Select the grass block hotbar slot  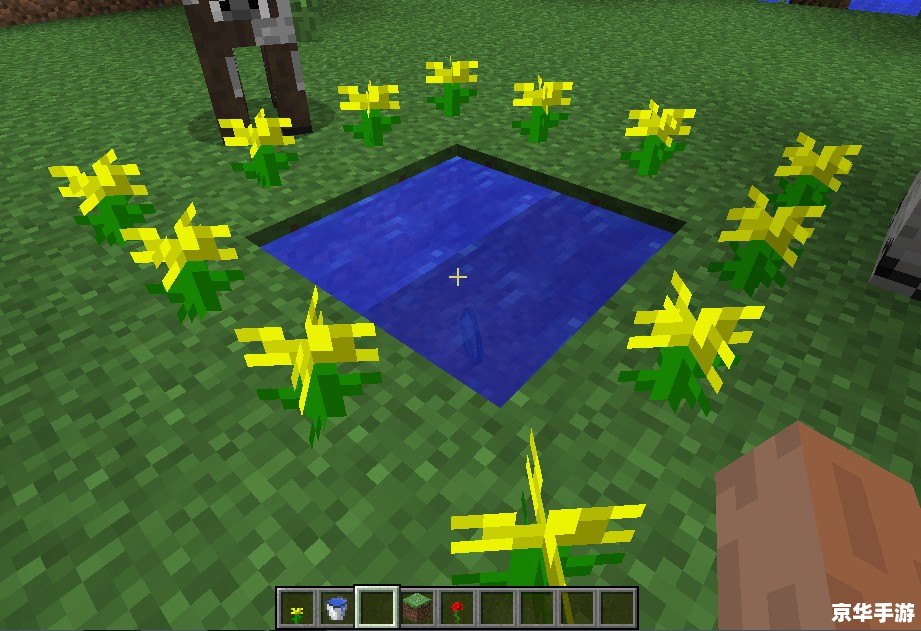pos(418,607)
